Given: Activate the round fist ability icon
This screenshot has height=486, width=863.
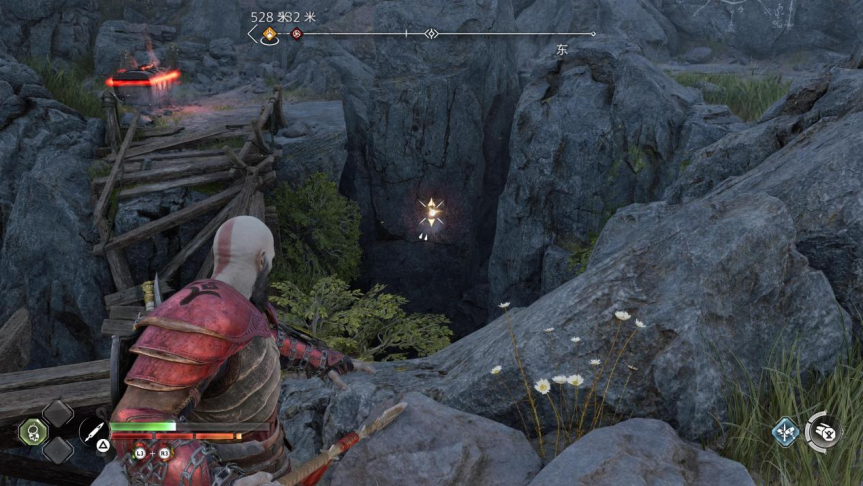Looking at the screenshot, I should 824,431.
